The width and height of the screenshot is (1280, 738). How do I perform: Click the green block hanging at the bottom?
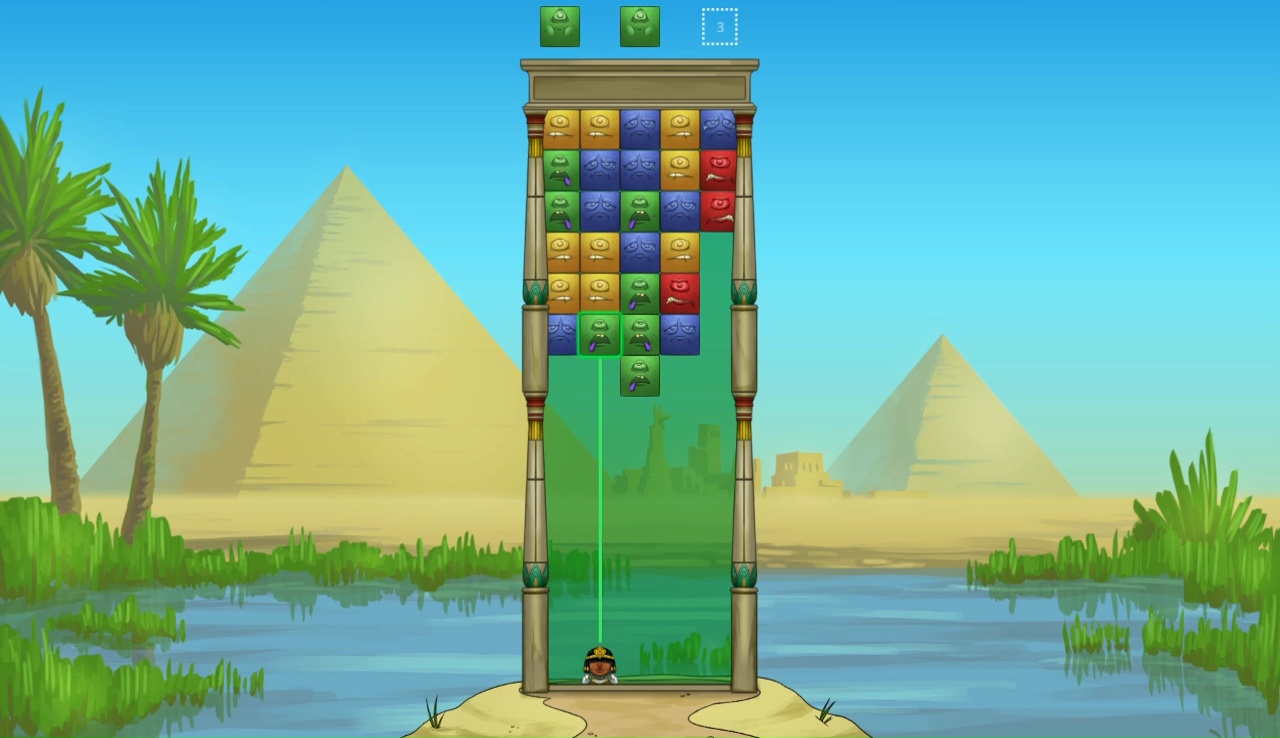640,375
